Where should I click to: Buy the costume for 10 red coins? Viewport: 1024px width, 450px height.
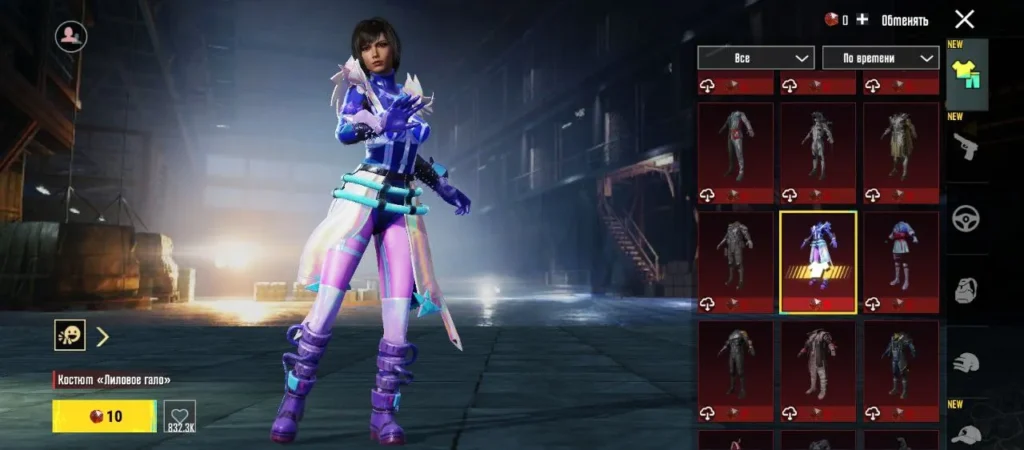(x=104, y=415)
